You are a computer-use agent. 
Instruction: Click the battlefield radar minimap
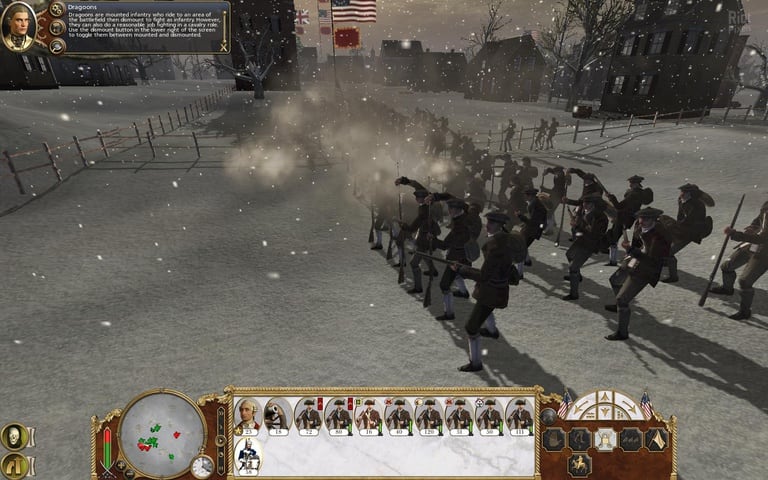click(161, 434)
